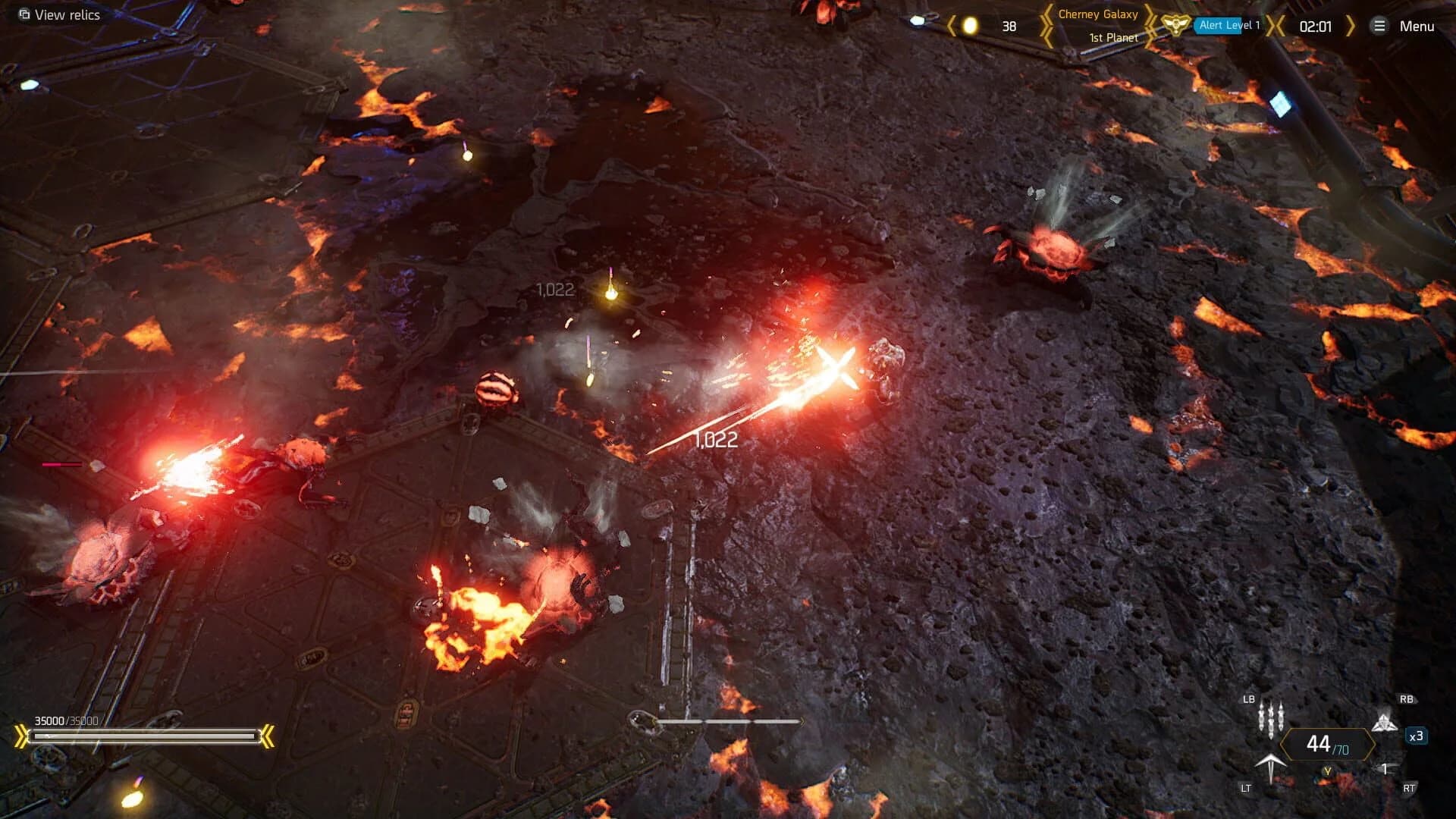Toggle the Alert Level 1 indicator

pos(1229,25)
